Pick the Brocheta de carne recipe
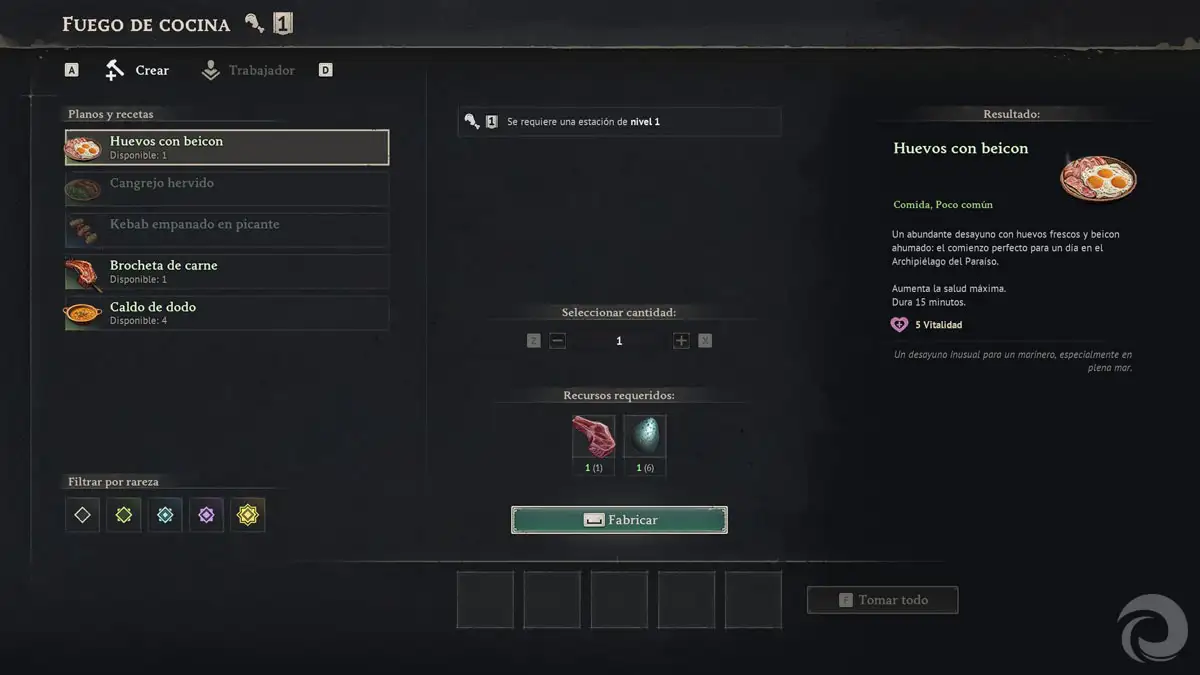The width and height of the screenshot is (1200, 675). pyautogui.click(x=227, y=271)
